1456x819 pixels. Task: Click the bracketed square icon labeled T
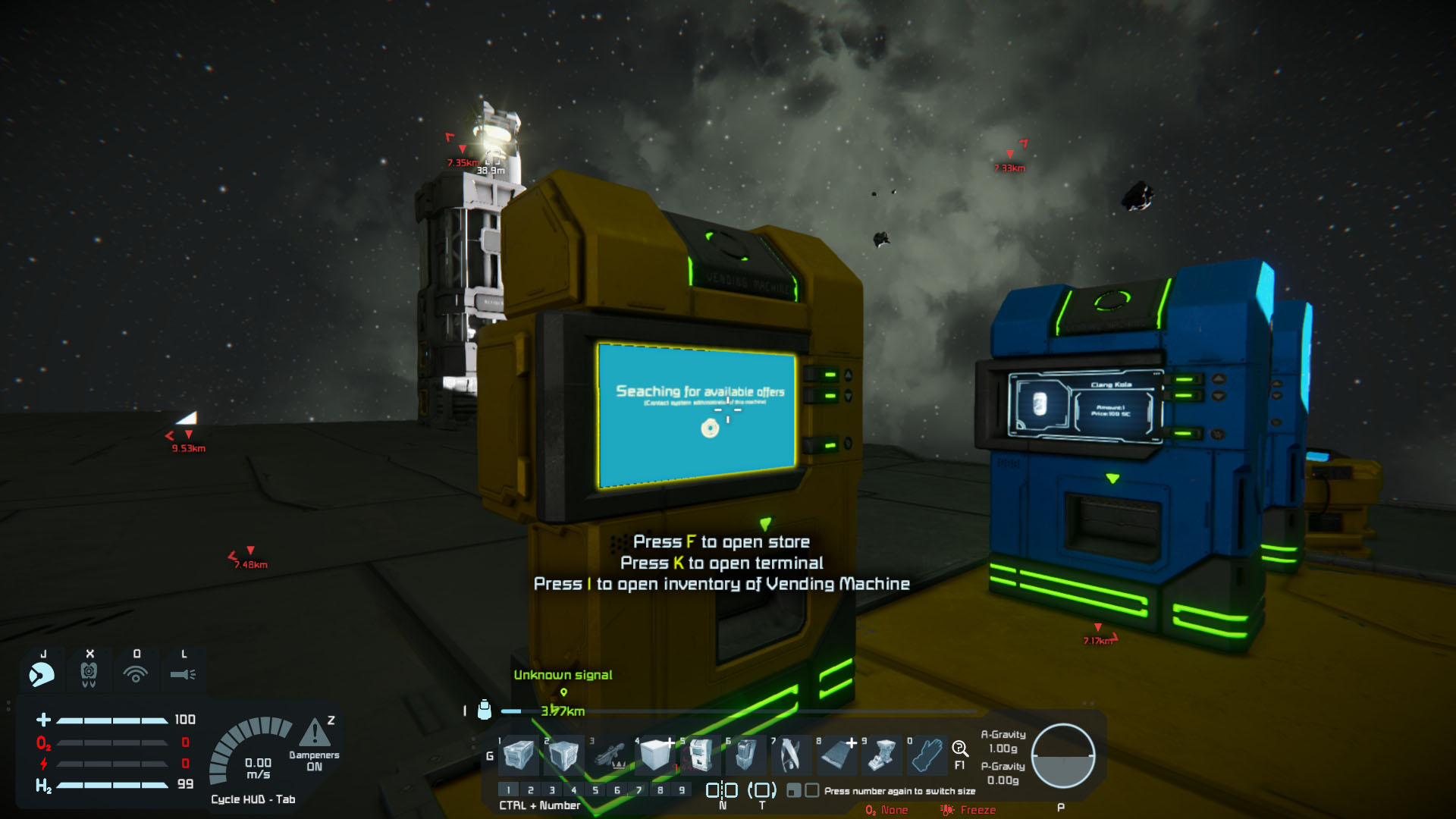[762, 790]
